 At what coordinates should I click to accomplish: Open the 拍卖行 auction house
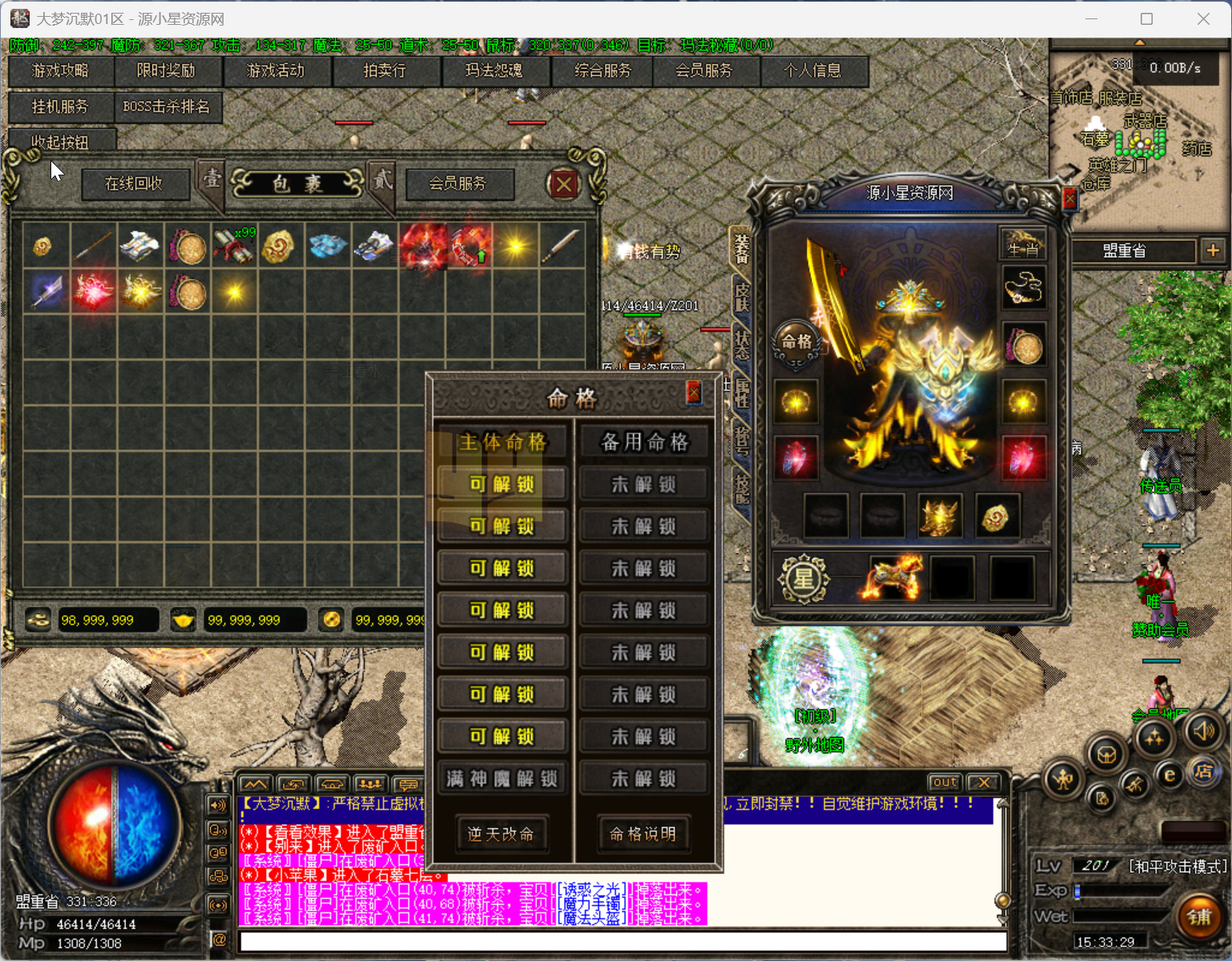point(384,71)
